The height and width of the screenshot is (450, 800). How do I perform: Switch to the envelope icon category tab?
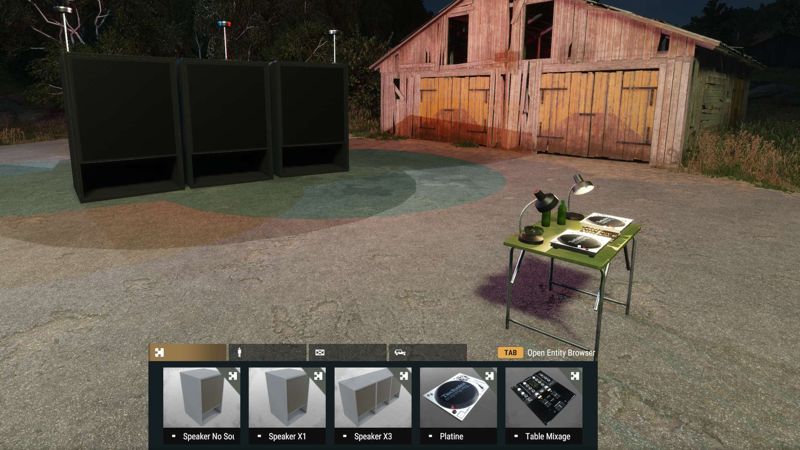pyautogui.click(x=347, y=352)
